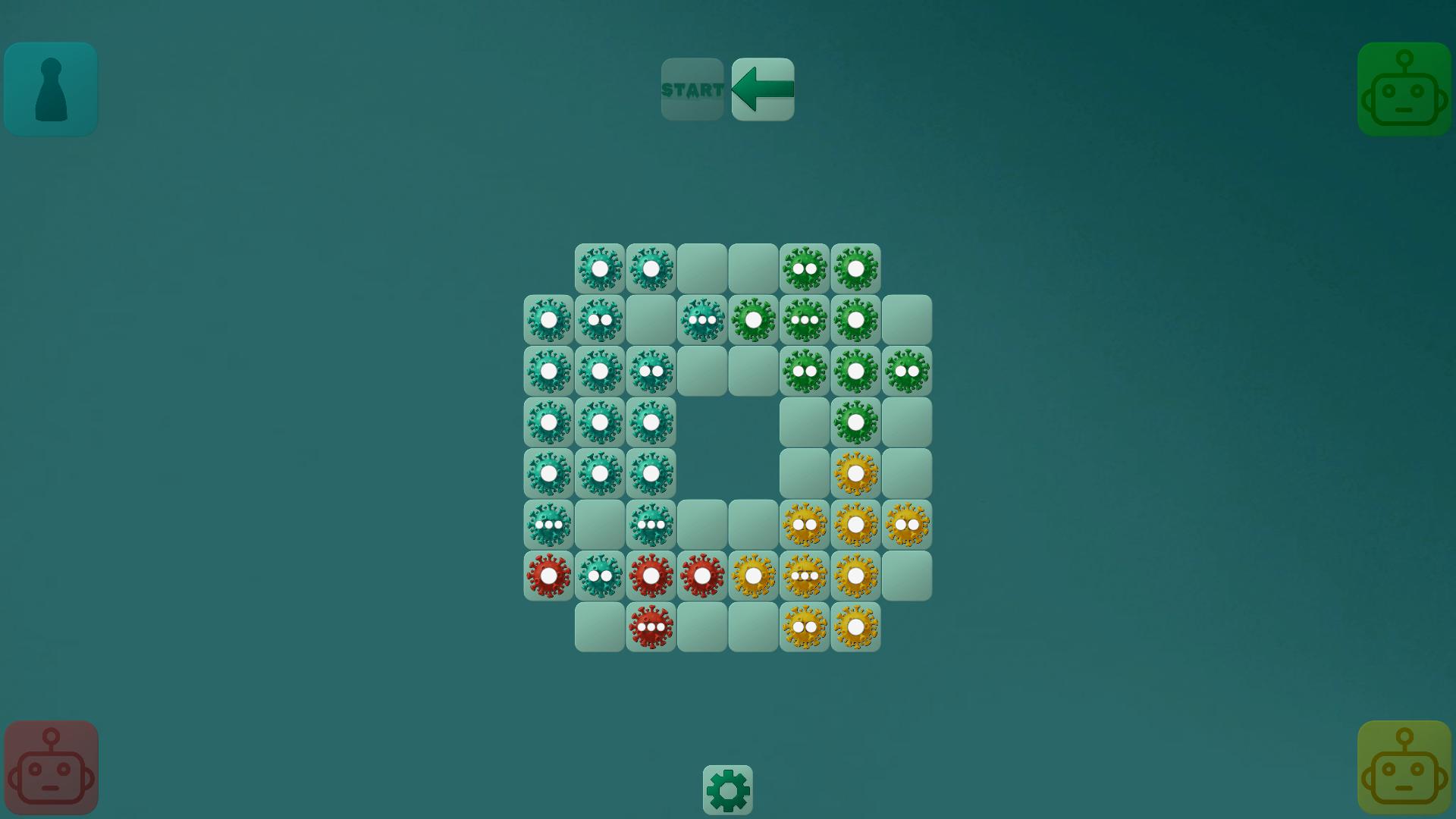Select the yellow robot player icon

[1404, 767]
